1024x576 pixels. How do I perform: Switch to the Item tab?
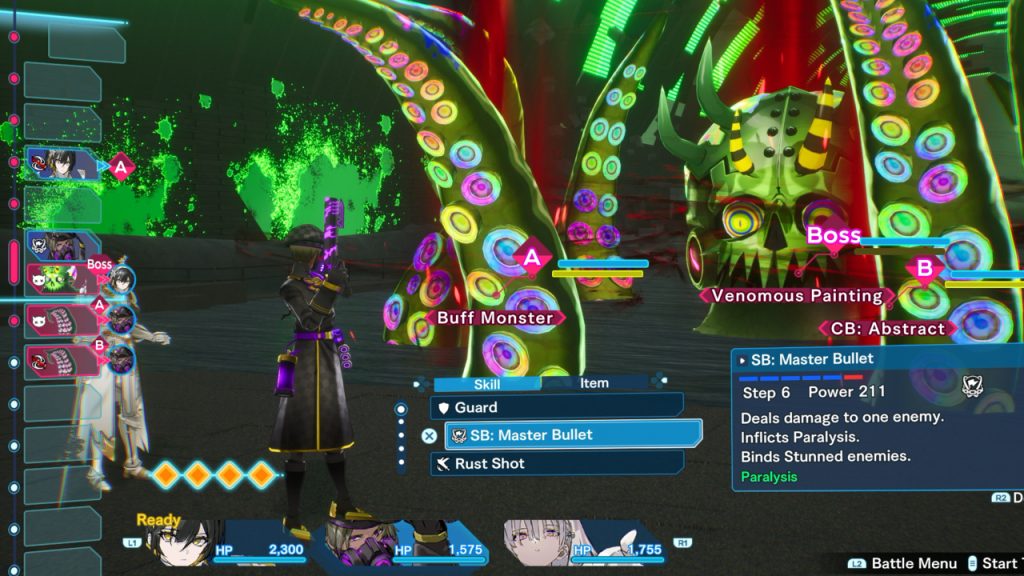[x=594, y=383]
